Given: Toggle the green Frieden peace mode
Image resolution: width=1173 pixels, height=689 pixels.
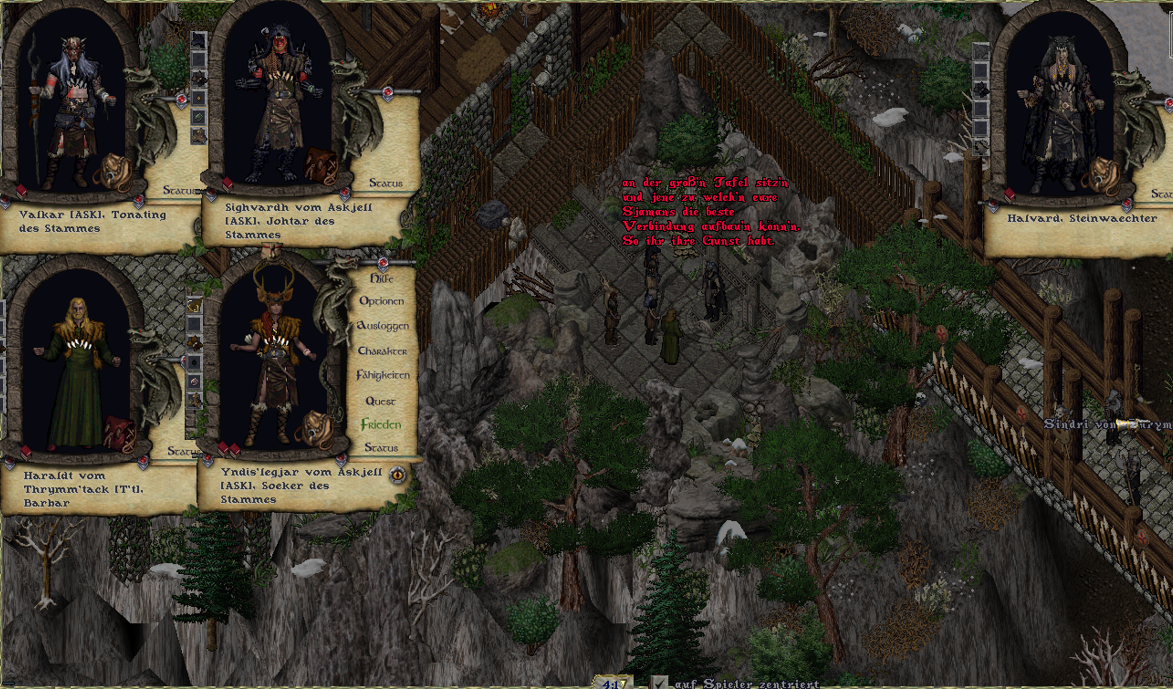Looking at the screenshot, I should pos(380,424).
